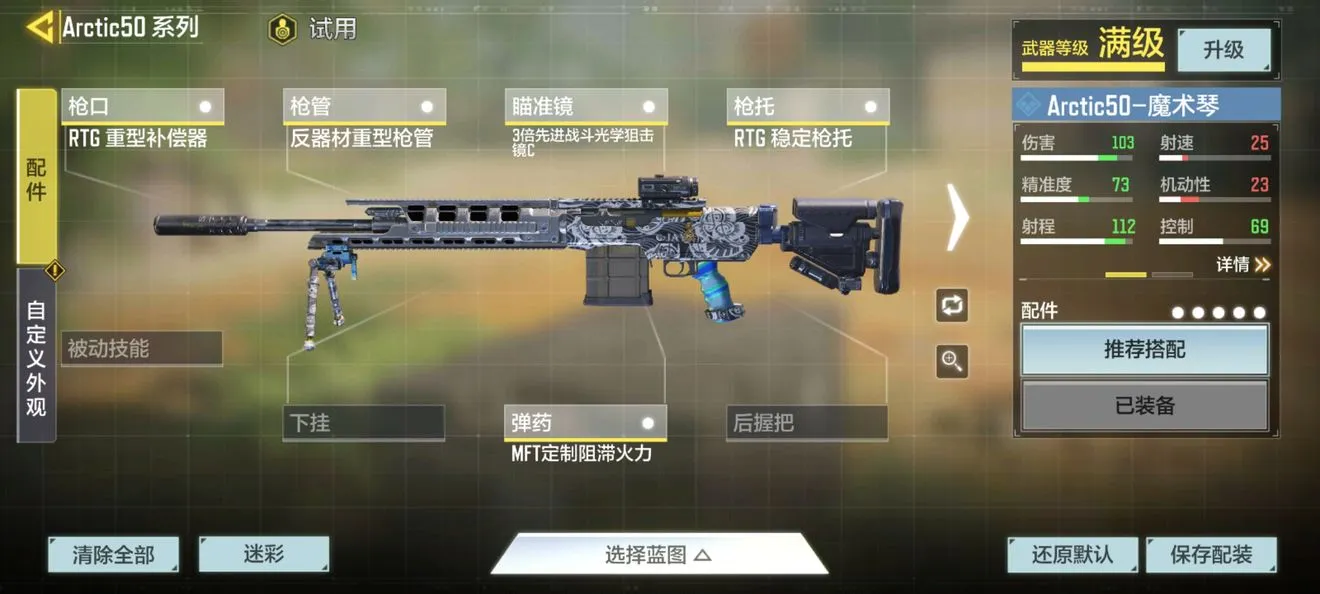This screenshot has height=594, width=1320.
Task: Open the 瞄准镜 optic attachment slot
Action: coord(586,107)
